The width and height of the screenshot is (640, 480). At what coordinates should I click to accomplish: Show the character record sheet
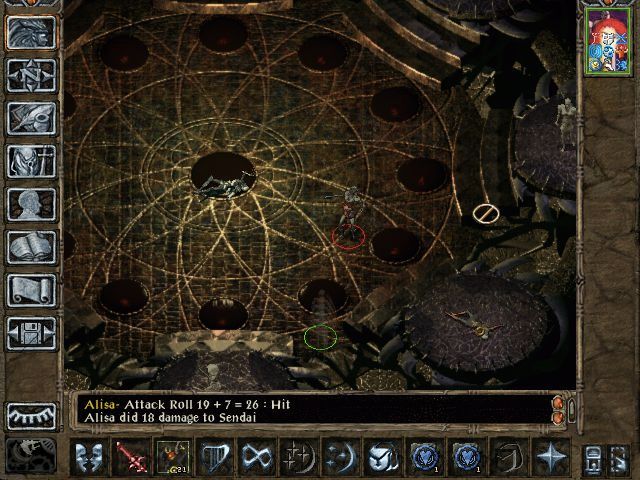coord(32,204)
